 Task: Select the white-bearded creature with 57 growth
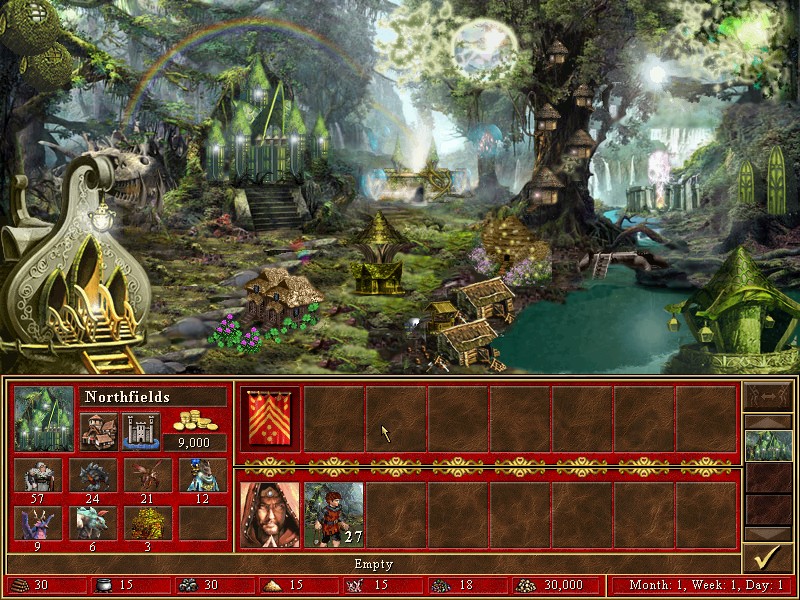[x=38, y=475]
